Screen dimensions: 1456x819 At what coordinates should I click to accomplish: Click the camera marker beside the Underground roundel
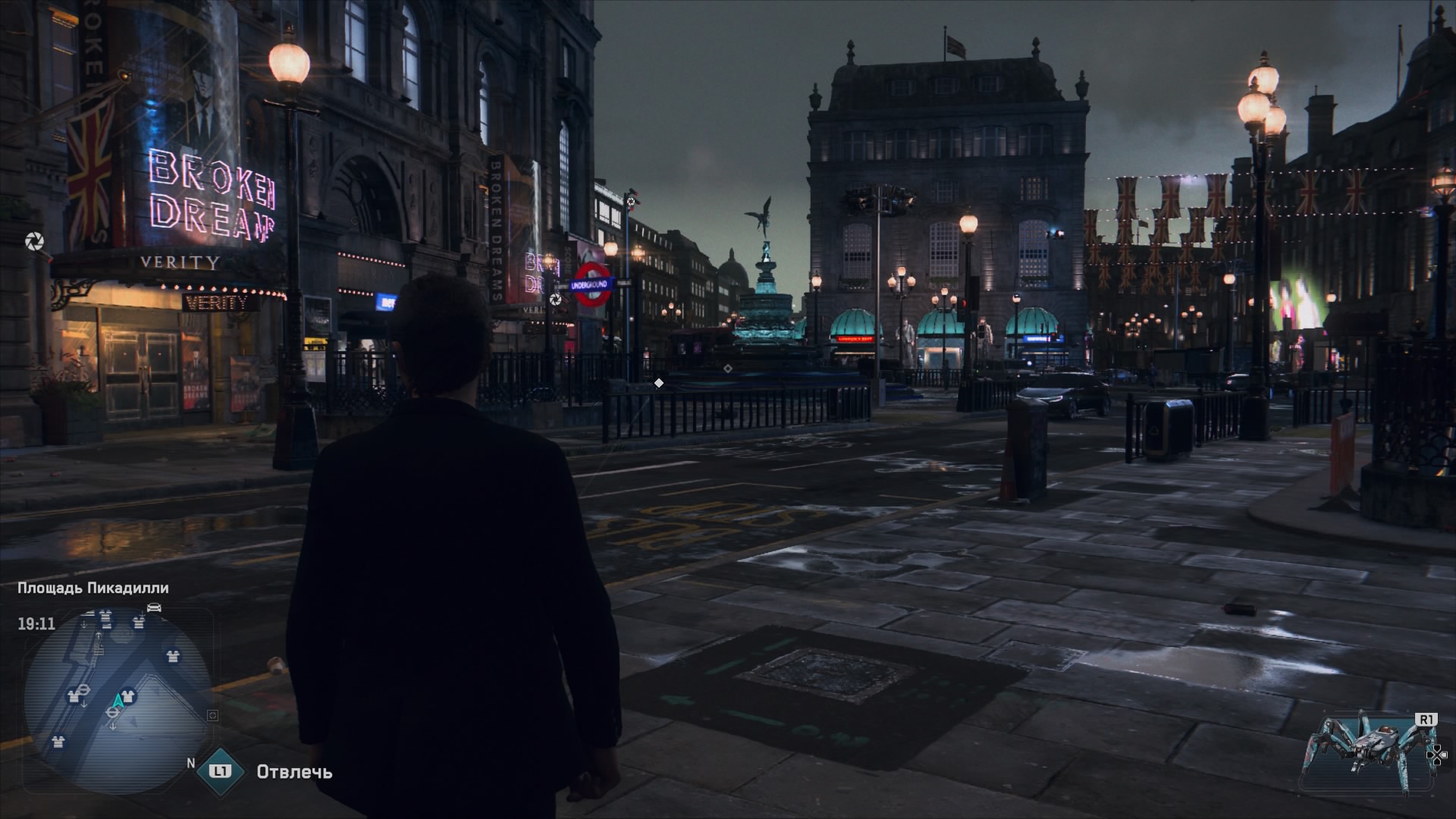pos(556,300)
